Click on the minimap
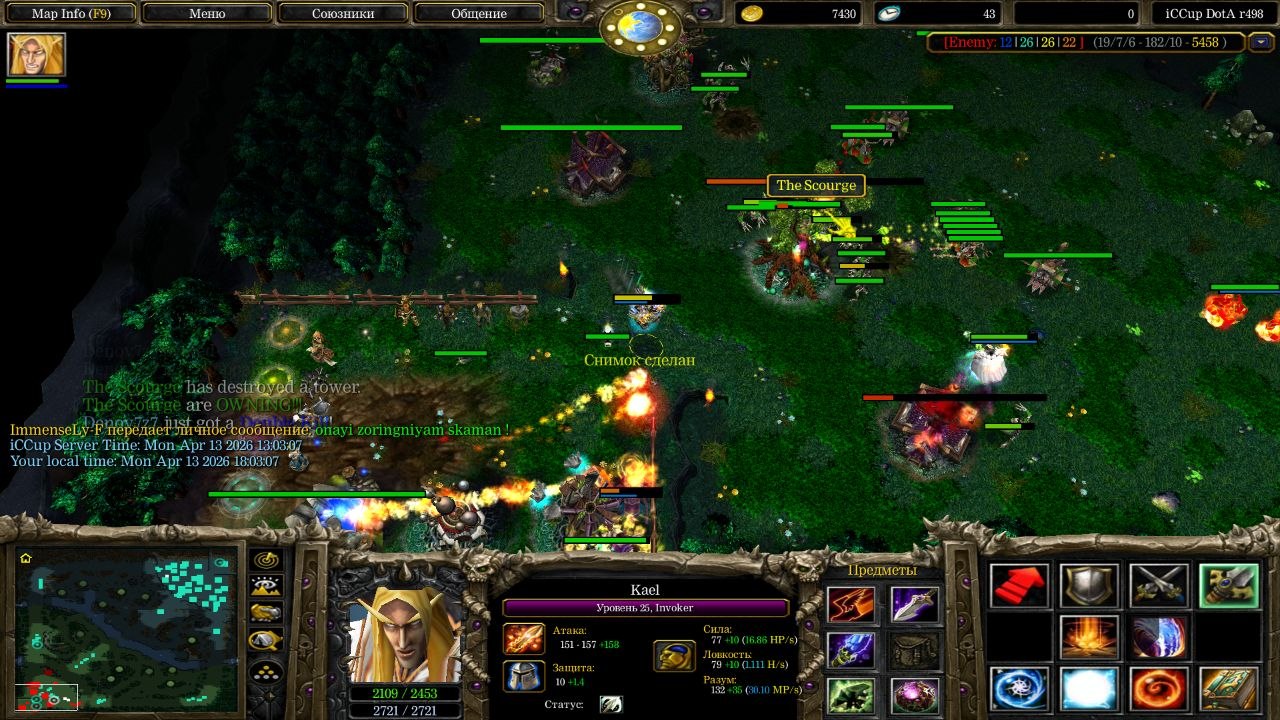Screen dimensions: 1280x720 127,628
